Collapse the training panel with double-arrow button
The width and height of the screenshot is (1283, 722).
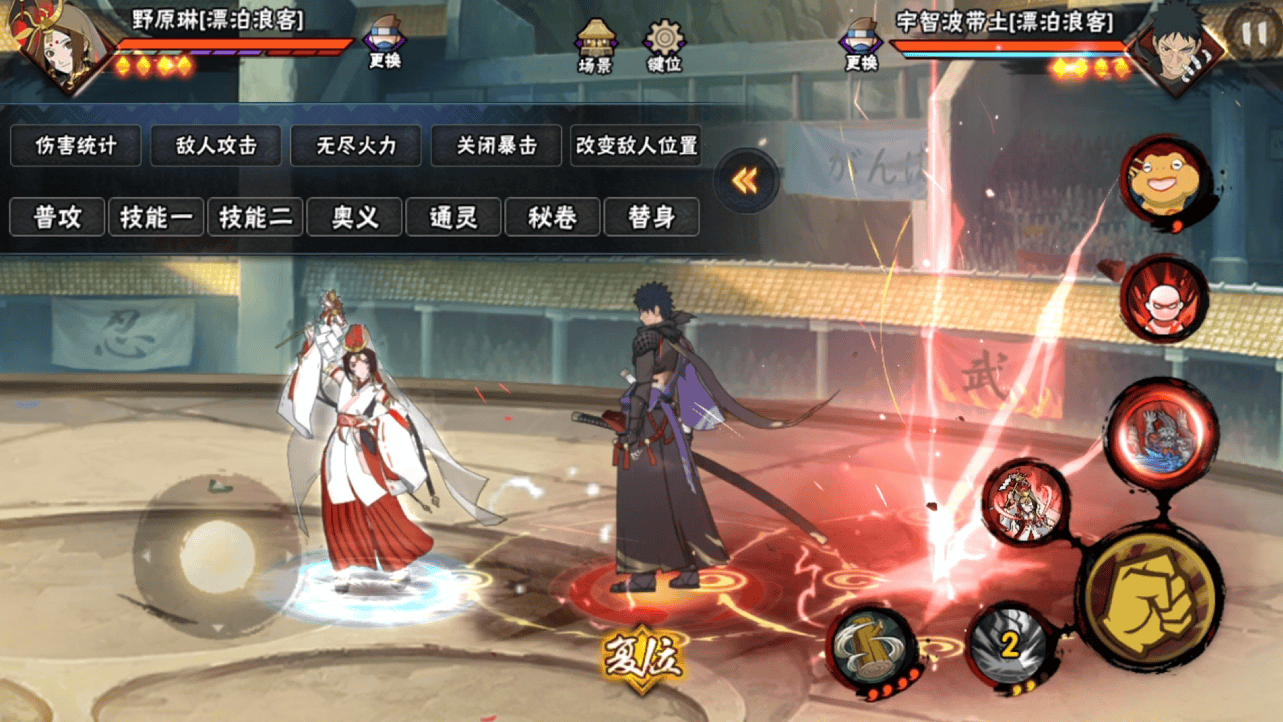click(745, 181)
